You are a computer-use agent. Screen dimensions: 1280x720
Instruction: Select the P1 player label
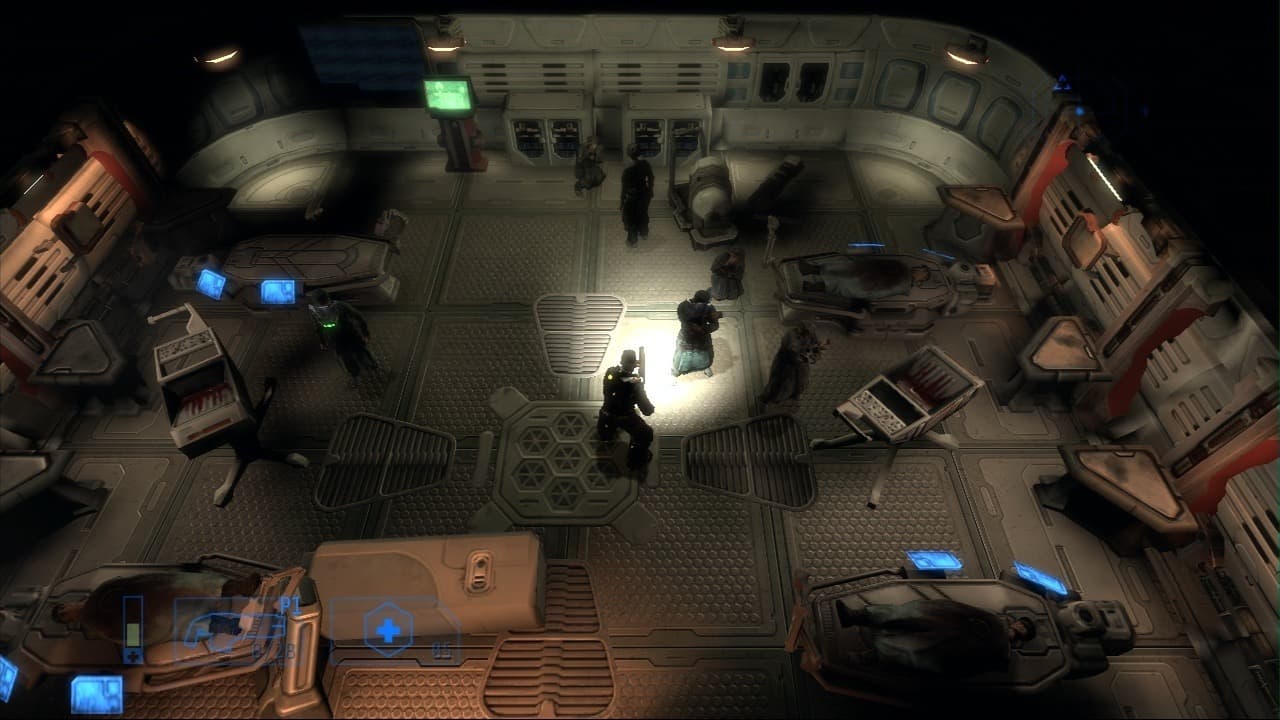pyautogui.click(x=288, y=603)
